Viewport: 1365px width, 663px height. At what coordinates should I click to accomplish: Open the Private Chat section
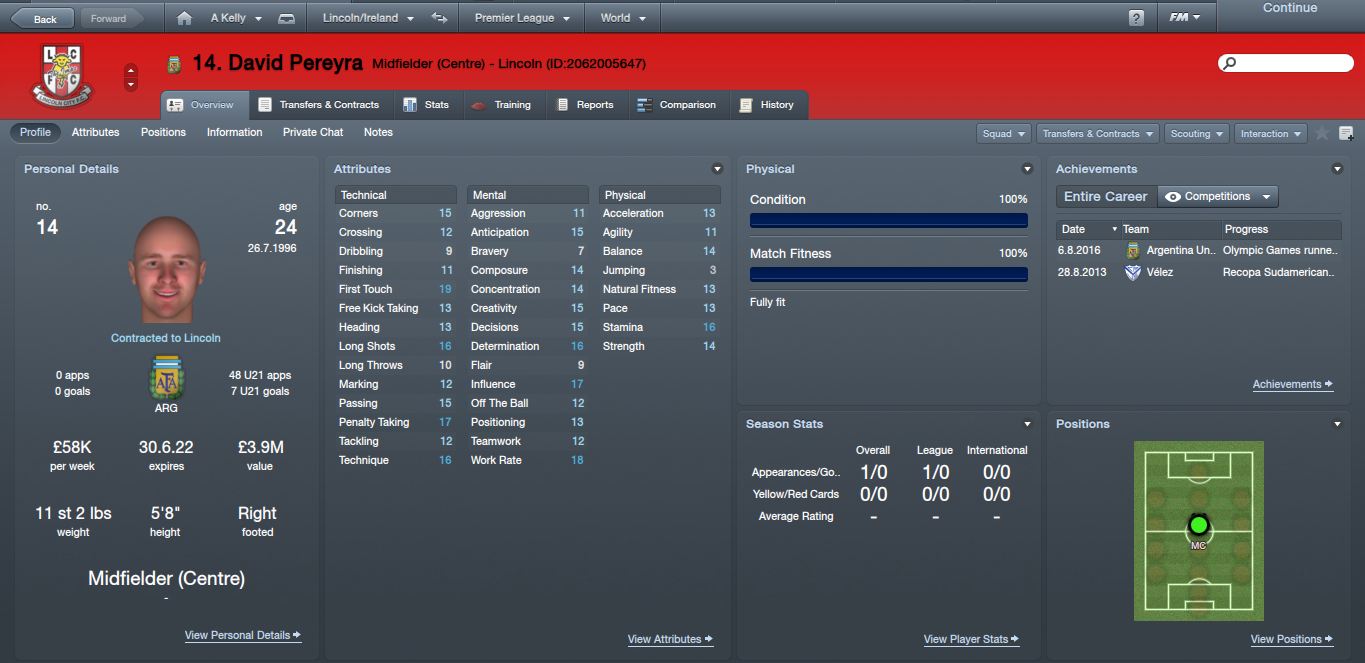tap(312, 132)
